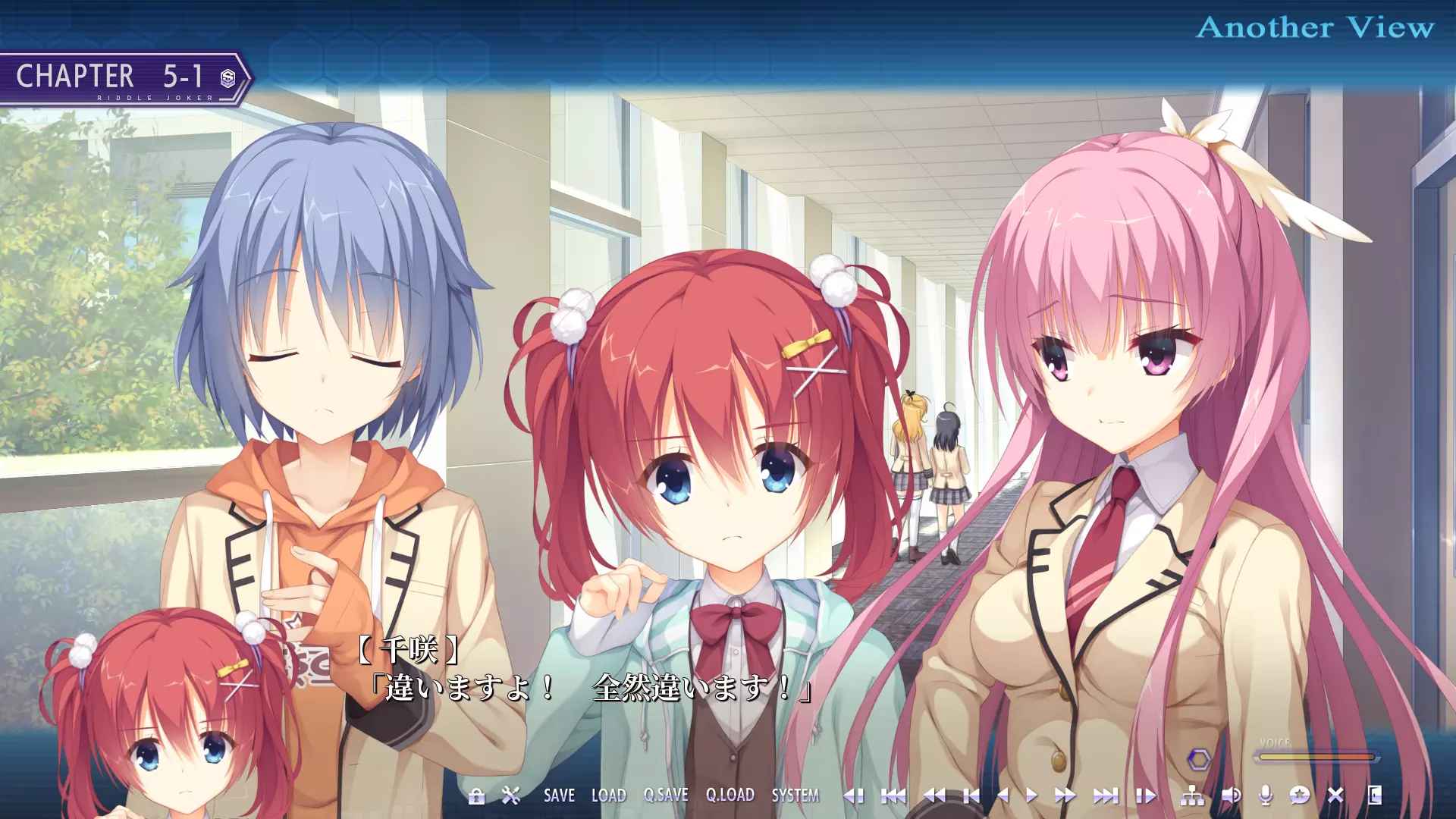This screenshot has height=819, width=1456.
Task: Click the double-left rewind arrows
Action: (x=934, y=795)
